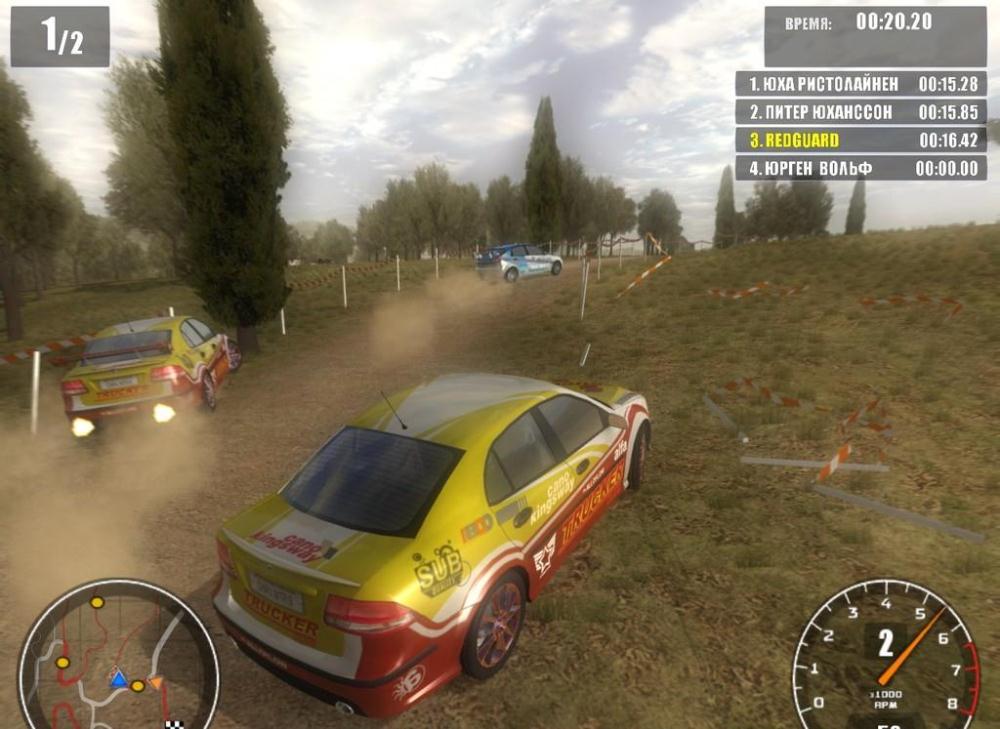1000x729 pixels.
Task: Click the circular track minimap
Action: click(118, 657)
